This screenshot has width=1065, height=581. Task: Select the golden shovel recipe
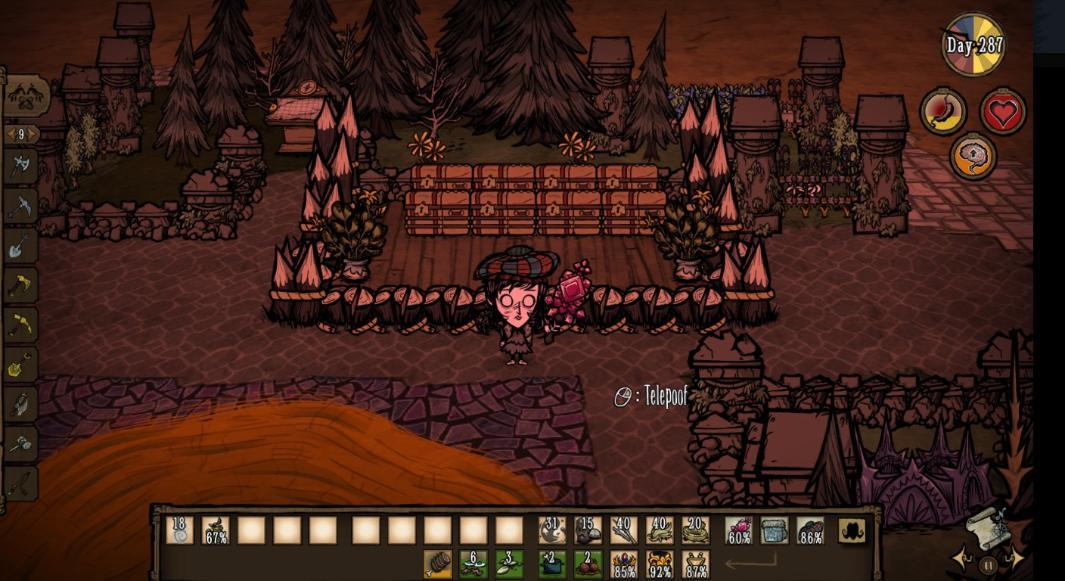click(21, 365)
